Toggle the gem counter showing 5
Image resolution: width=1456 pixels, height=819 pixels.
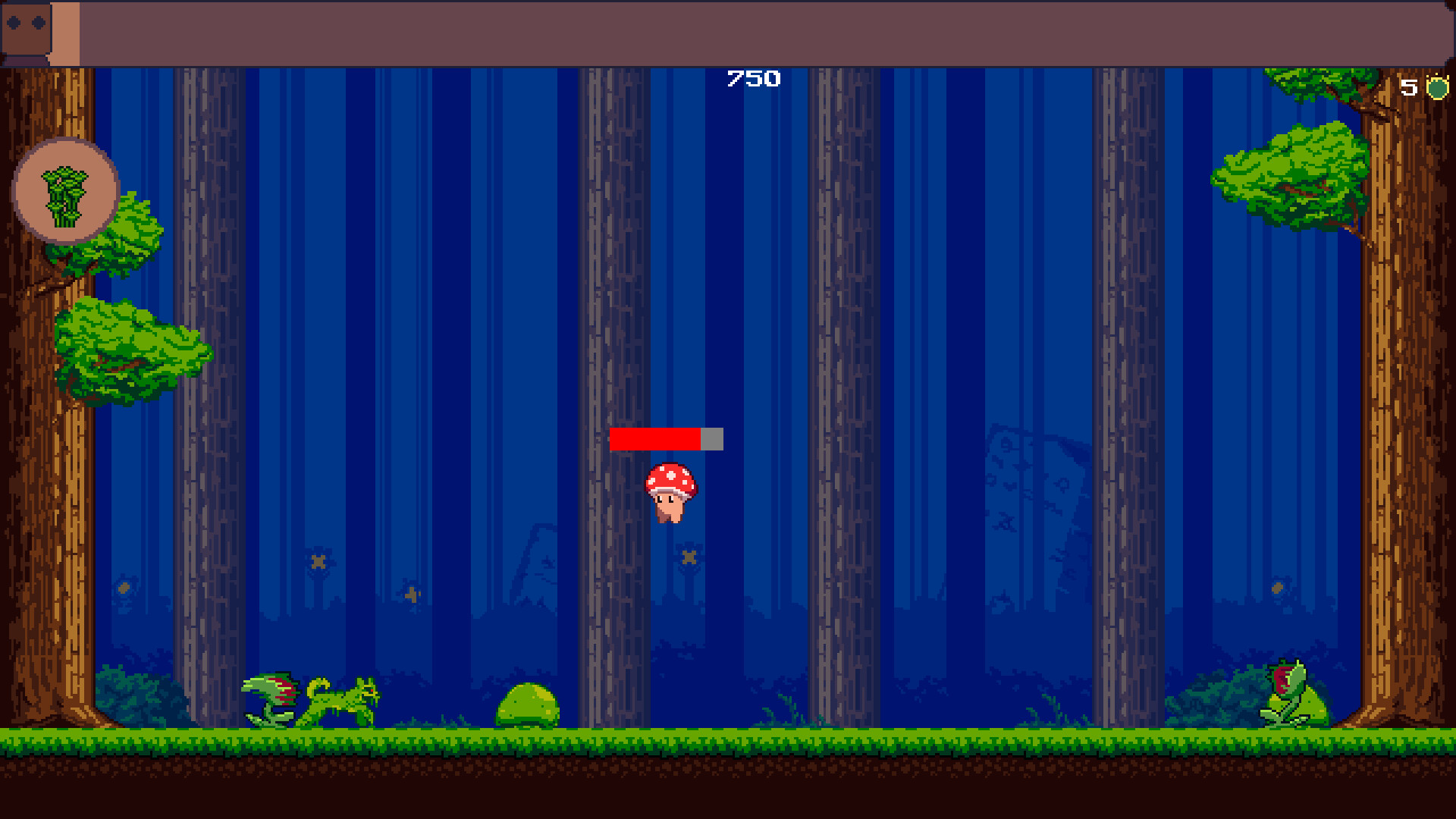(1422, 87)
